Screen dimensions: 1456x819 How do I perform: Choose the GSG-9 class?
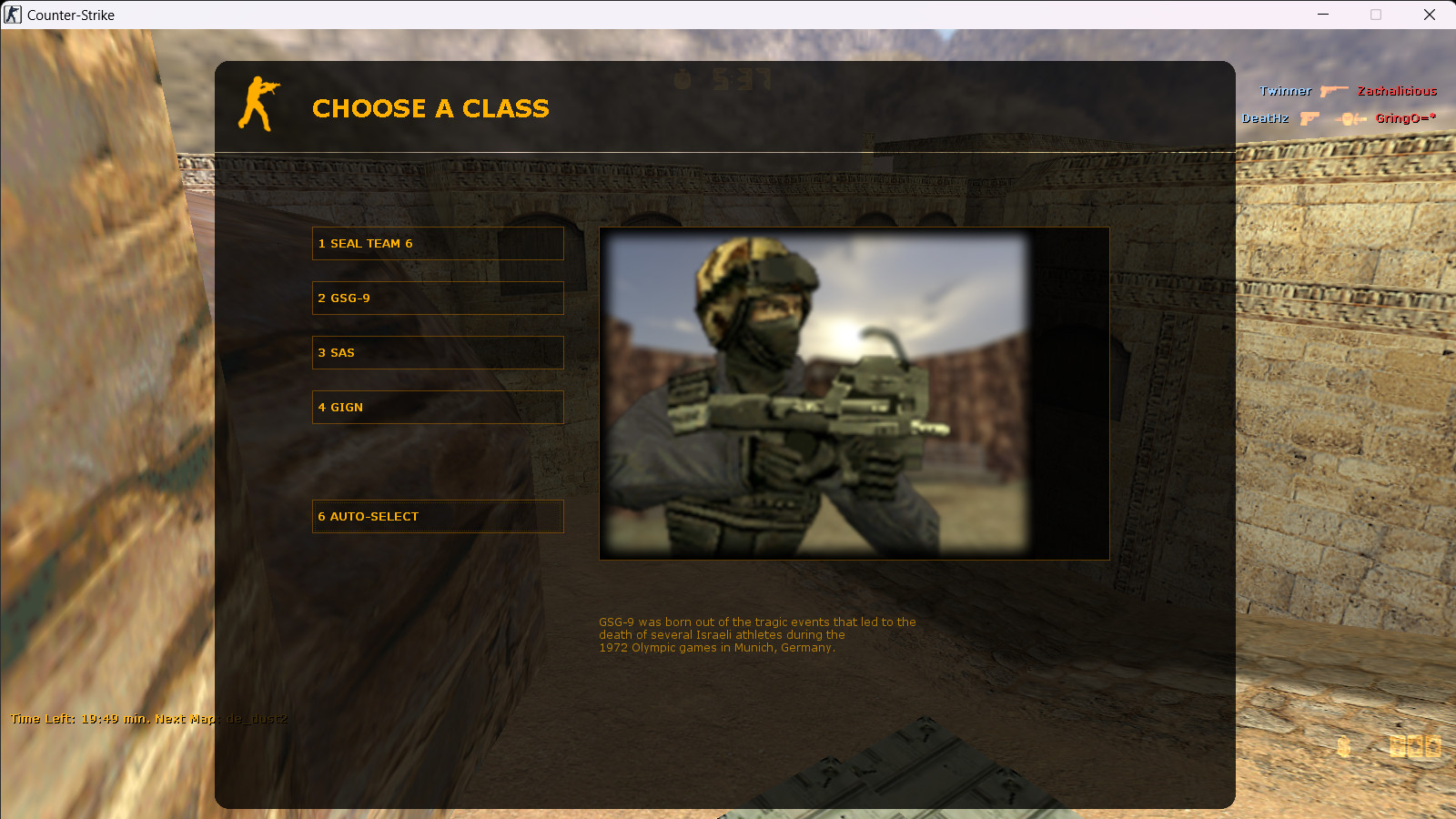tap(438, 298)
